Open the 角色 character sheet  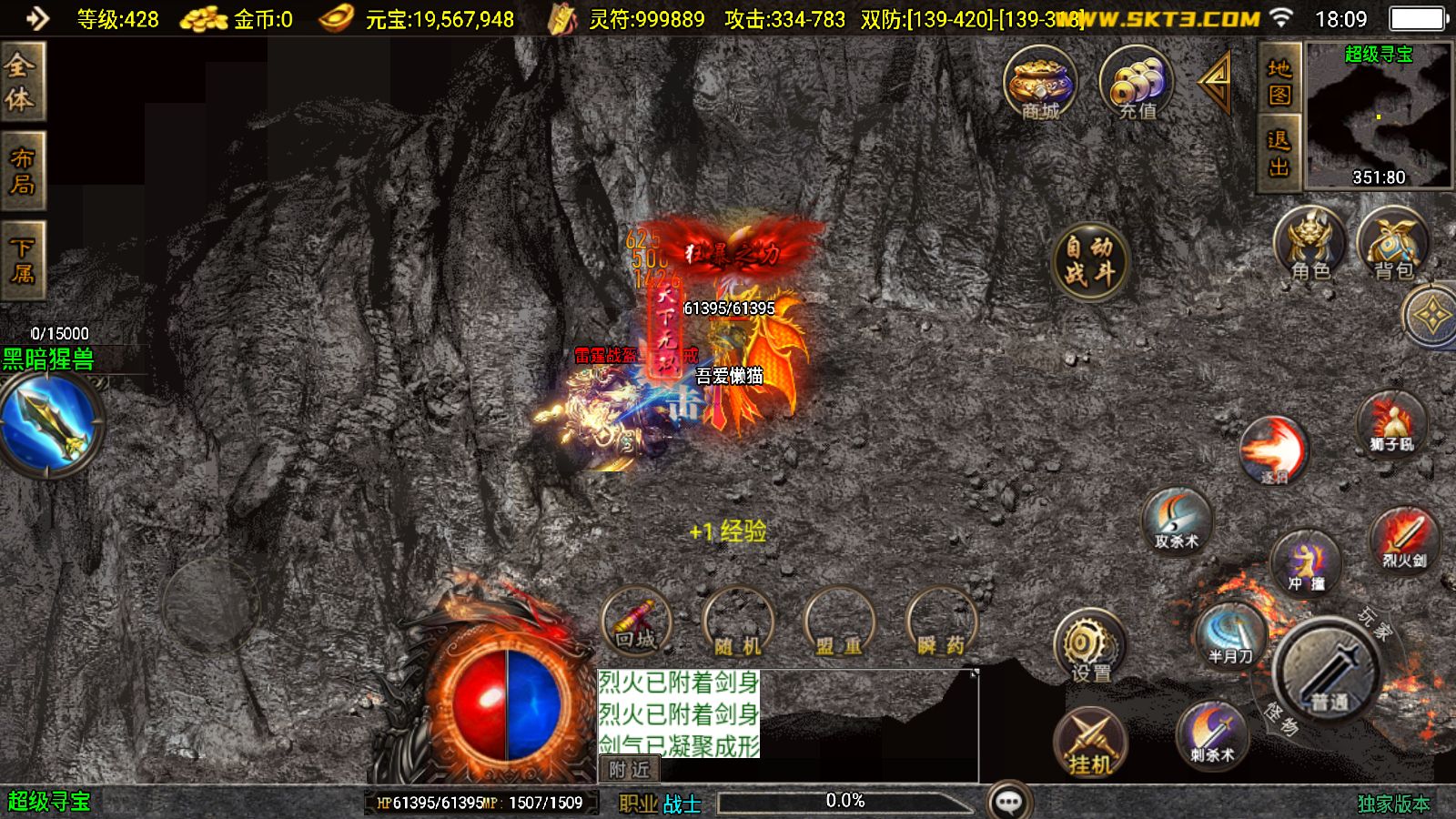(1310, 244)
